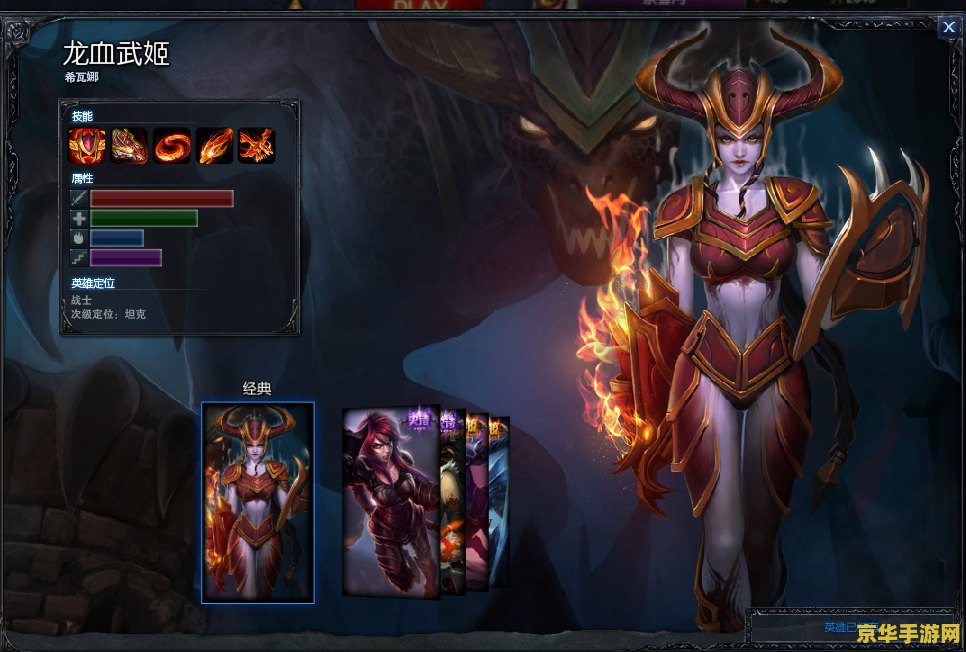Select the classic 经典 skin card
966x652 pixels.
click(258, 502)
